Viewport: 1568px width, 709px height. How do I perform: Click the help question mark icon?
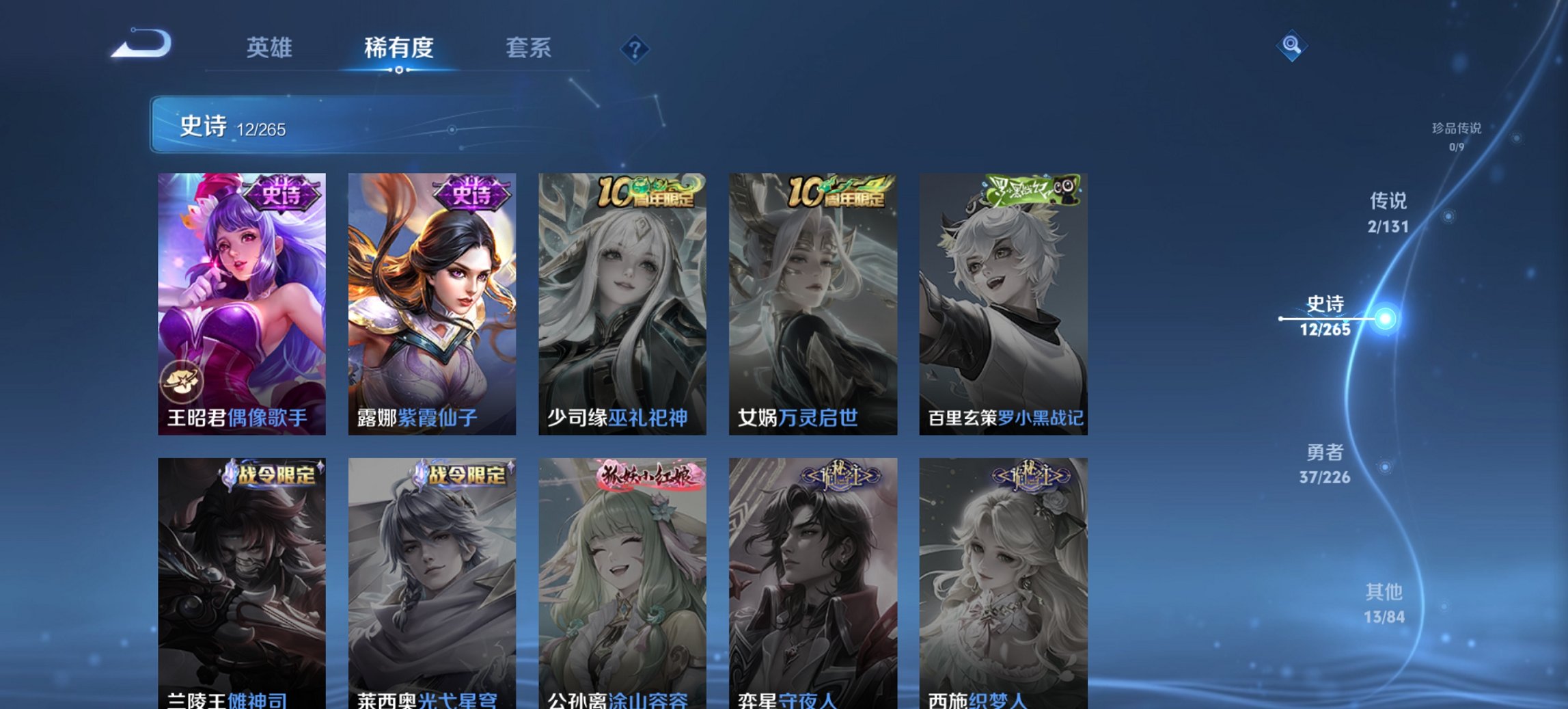(x=635, y=48)
